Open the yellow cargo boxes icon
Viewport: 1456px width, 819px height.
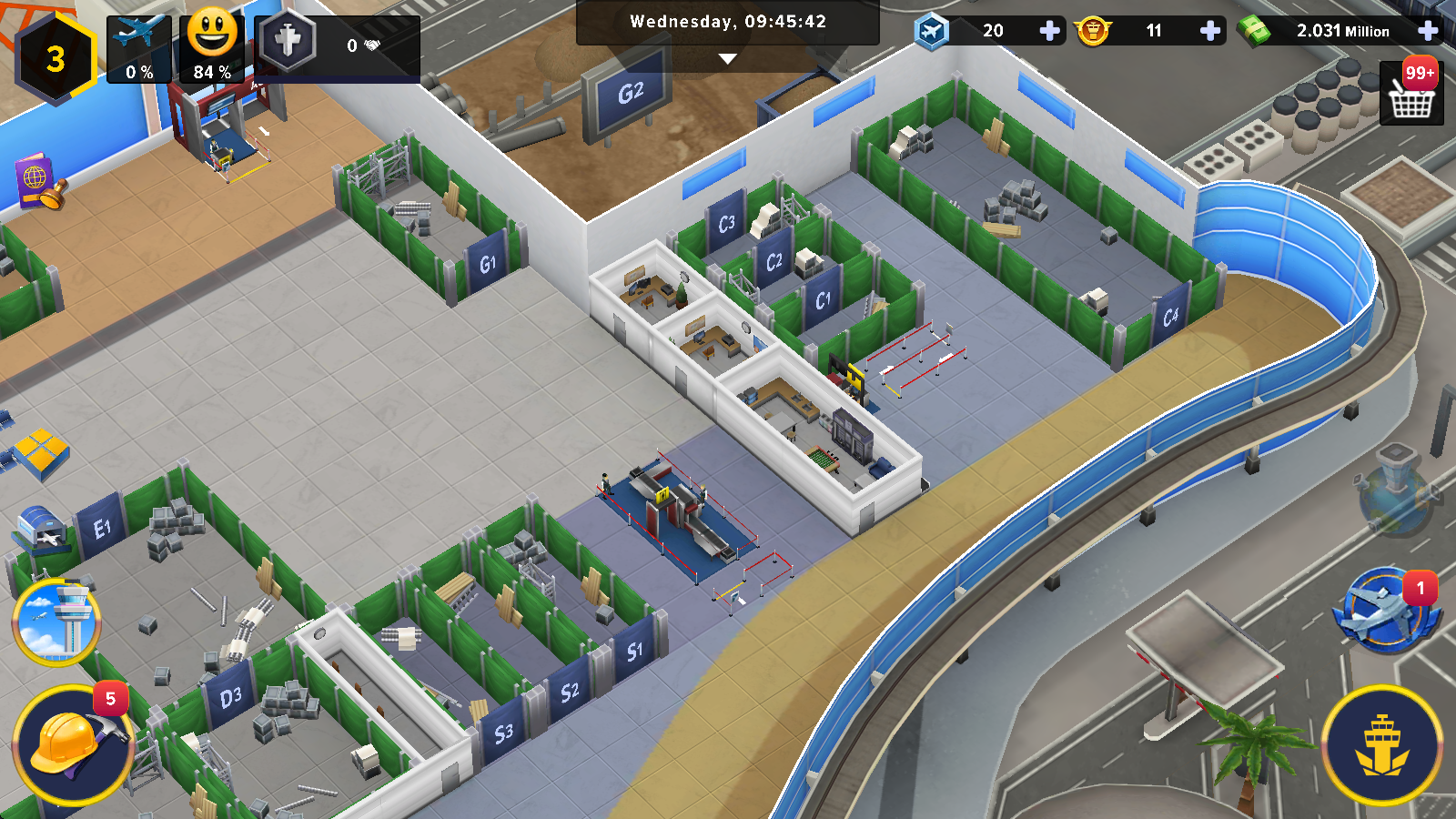coord(40,451)
